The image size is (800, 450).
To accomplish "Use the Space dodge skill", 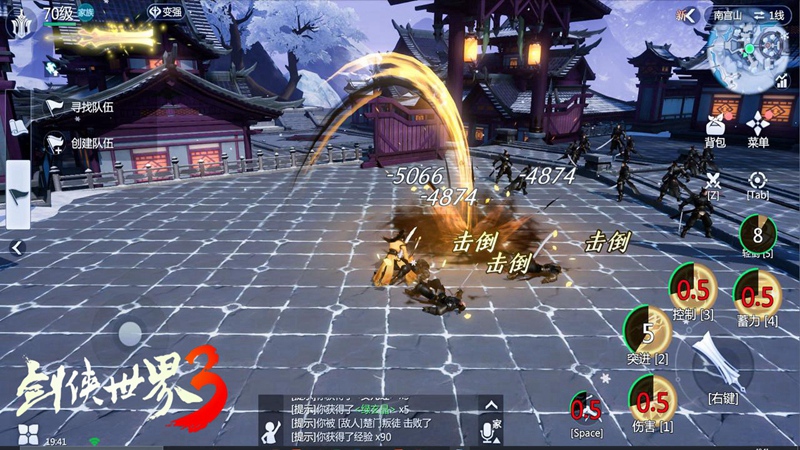I will [586, 409].
